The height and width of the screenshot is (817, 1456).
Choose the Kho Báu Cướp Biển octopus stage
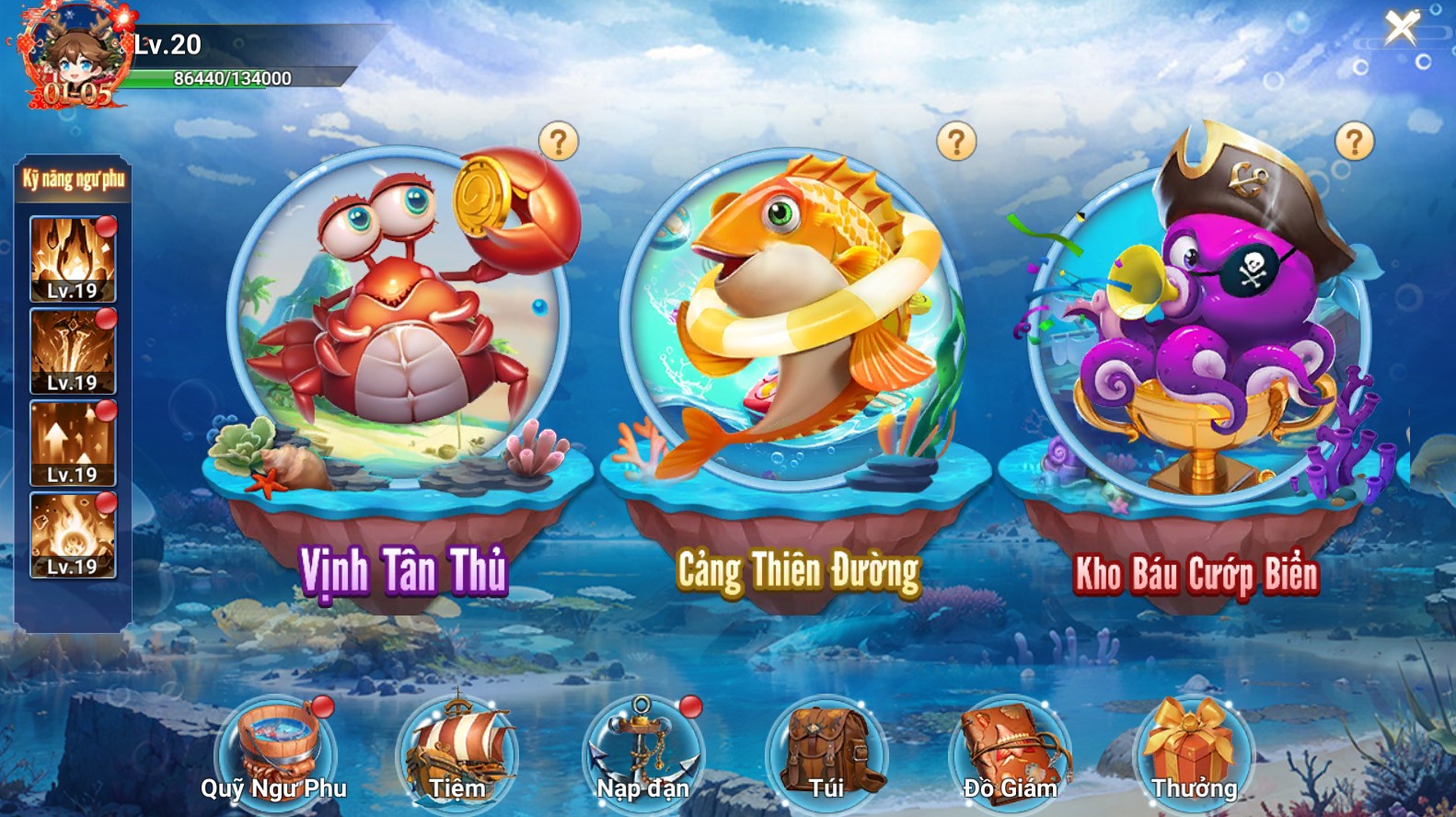1196,331
